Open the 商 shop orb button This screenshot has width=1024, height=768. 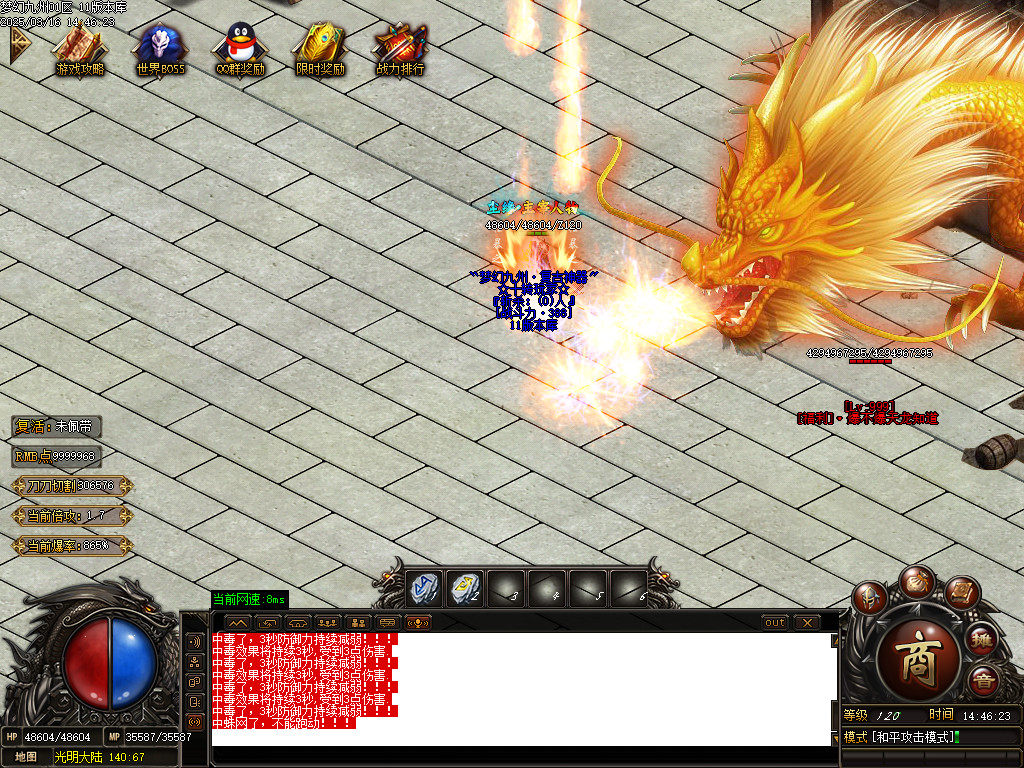click(x=917, y=662)
